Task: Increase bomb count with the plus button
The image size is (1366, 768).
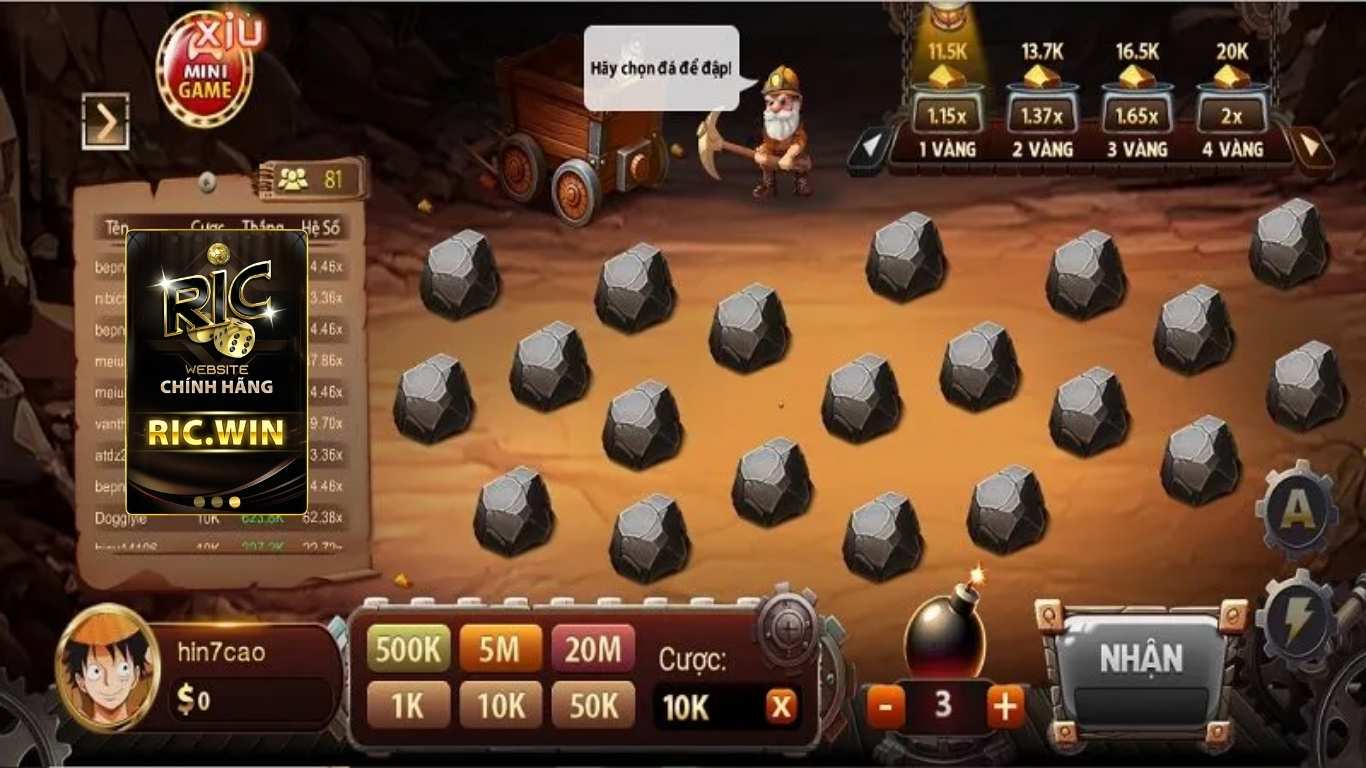Action: click(1004, 706)
